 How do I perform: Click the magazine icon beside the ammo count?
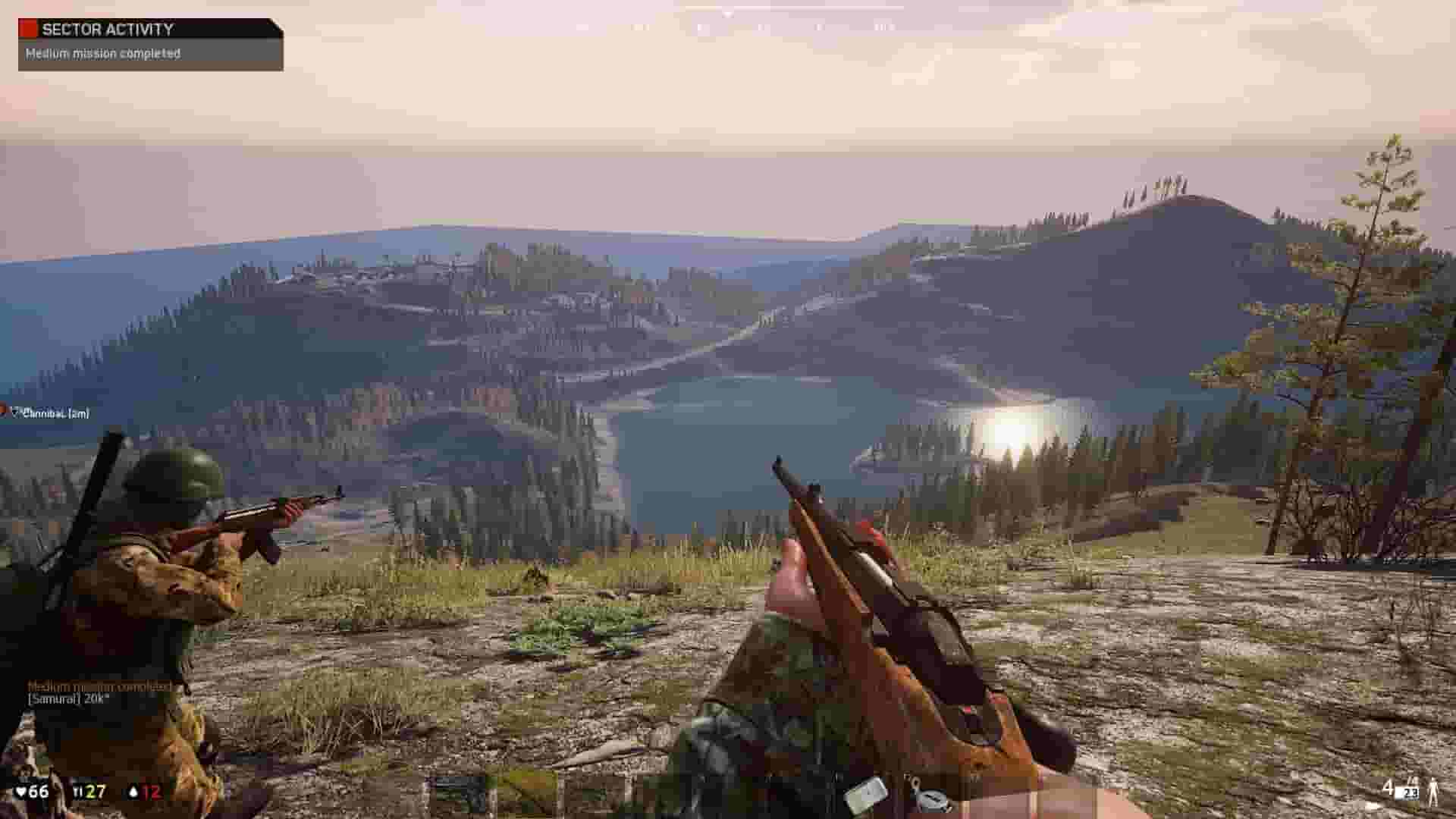[1409, 793]
